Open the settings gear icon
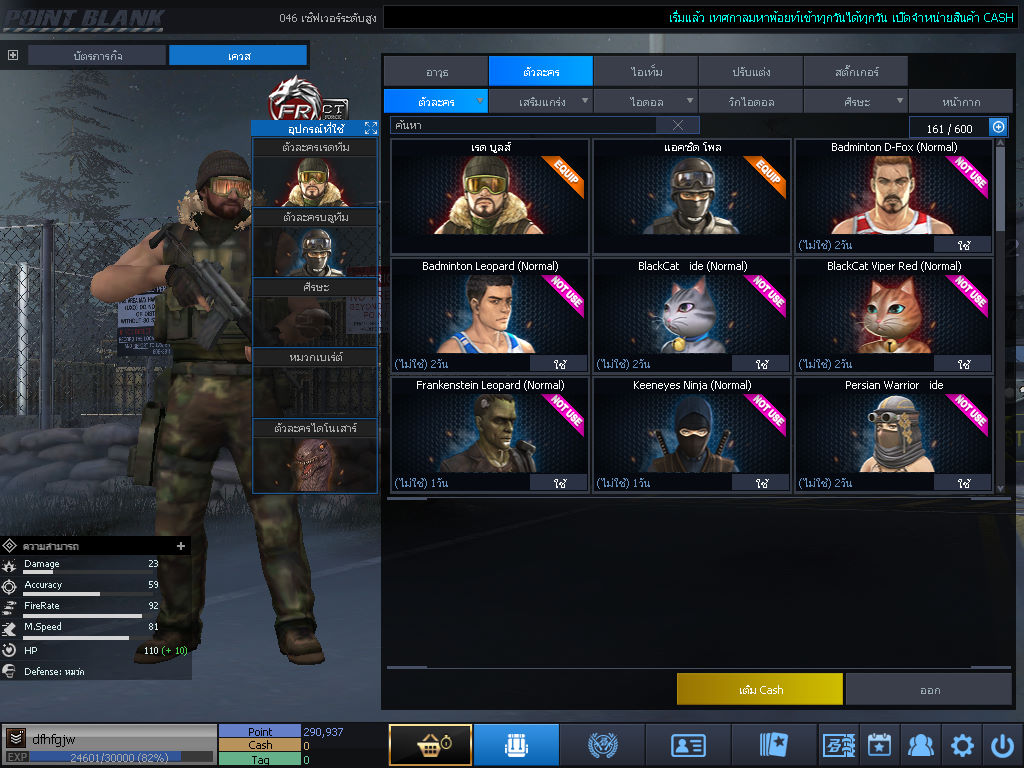Screen dimensions: 1024x768 (962, 745)
